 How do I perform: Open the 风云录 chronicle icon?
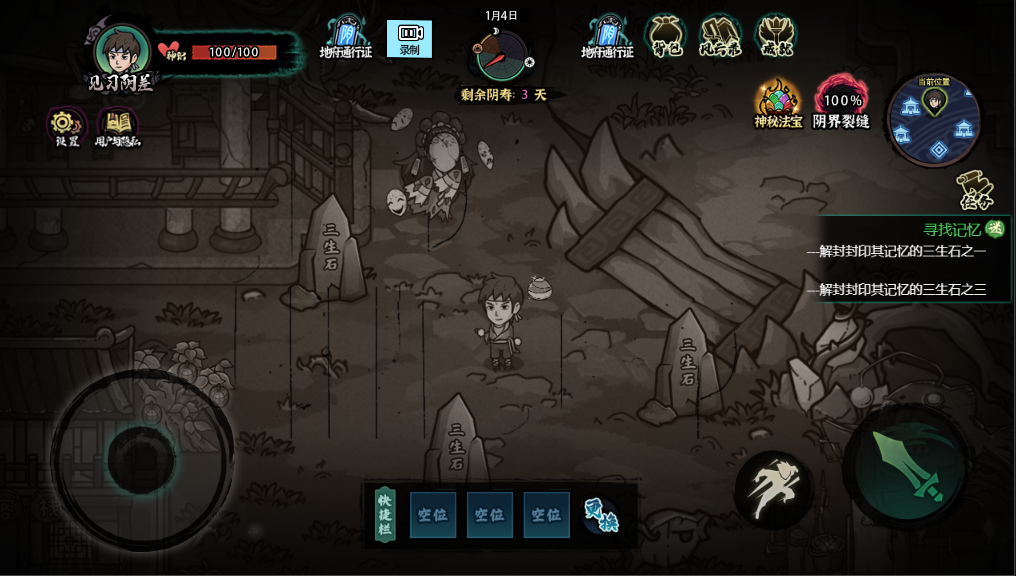720,36
